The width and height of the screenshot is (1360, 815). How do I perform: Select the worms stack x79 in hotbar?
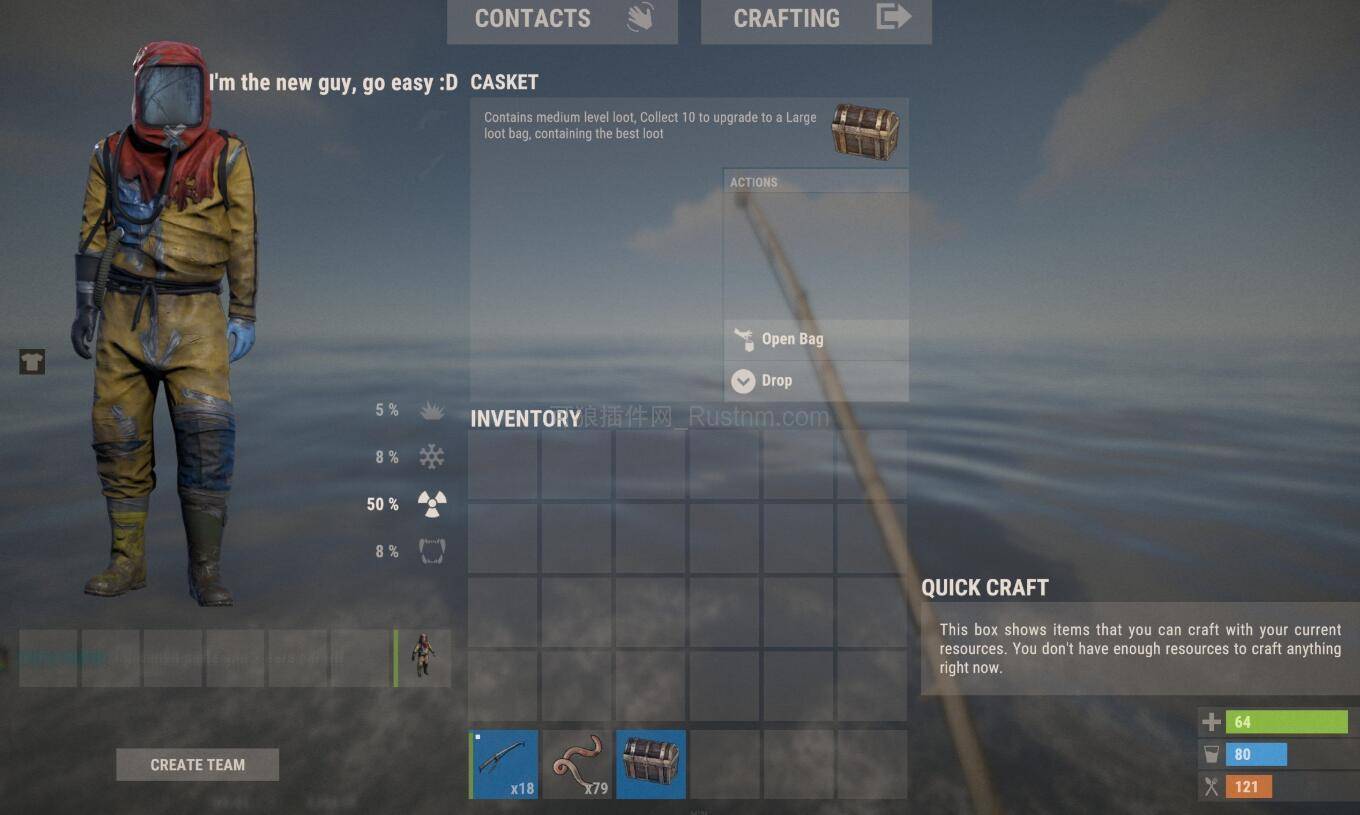tap(576, 763)
